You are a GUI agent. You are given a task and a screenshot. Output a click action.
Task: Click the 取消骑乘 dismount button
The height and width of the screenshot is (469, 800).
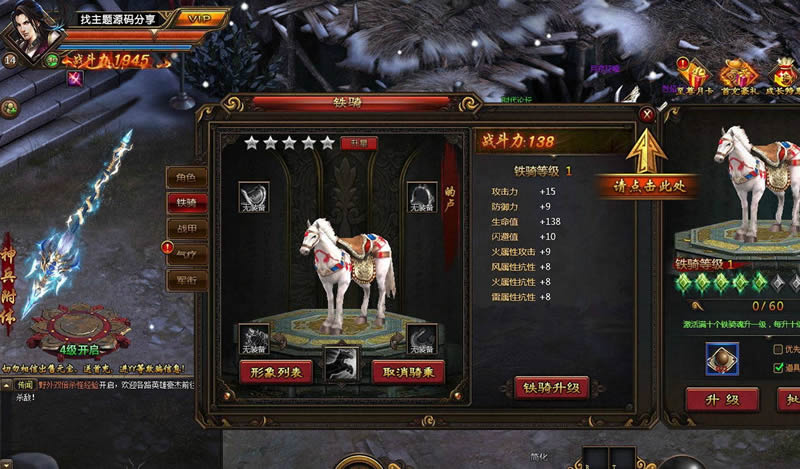(408, 371)
